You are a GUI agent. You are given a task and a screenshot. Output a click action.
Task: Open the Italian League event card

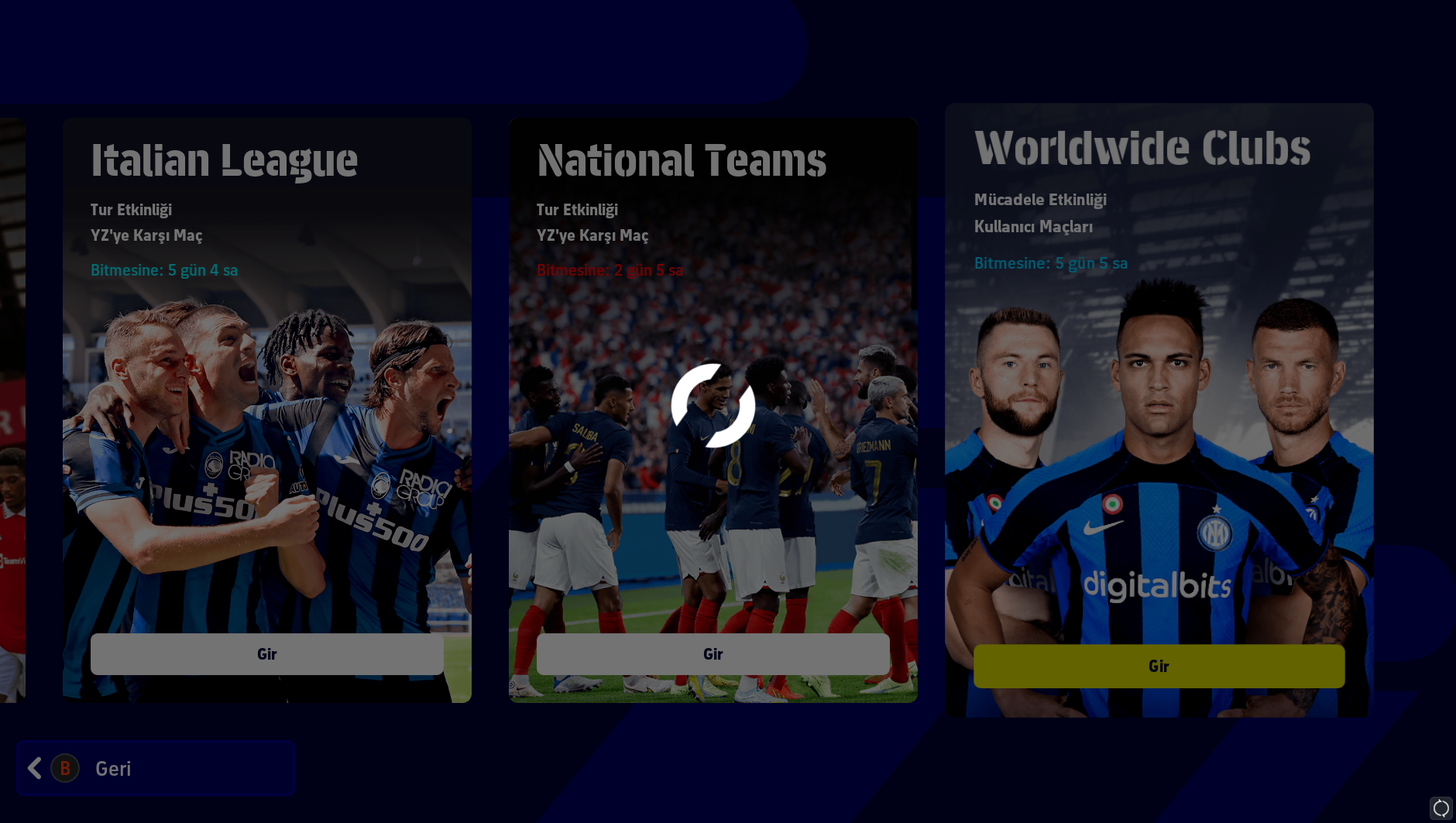pos(266,654)
